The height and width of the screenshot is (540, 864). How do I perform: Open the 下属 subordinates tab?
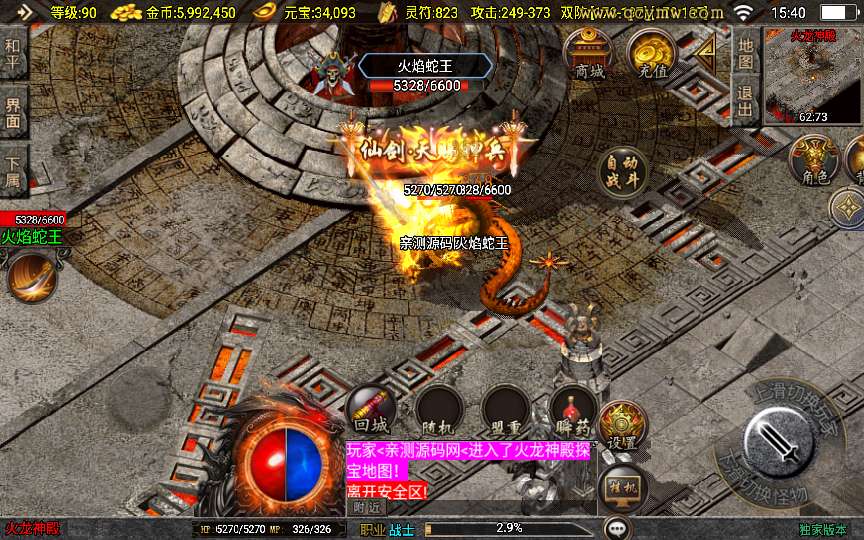[13, 171]
